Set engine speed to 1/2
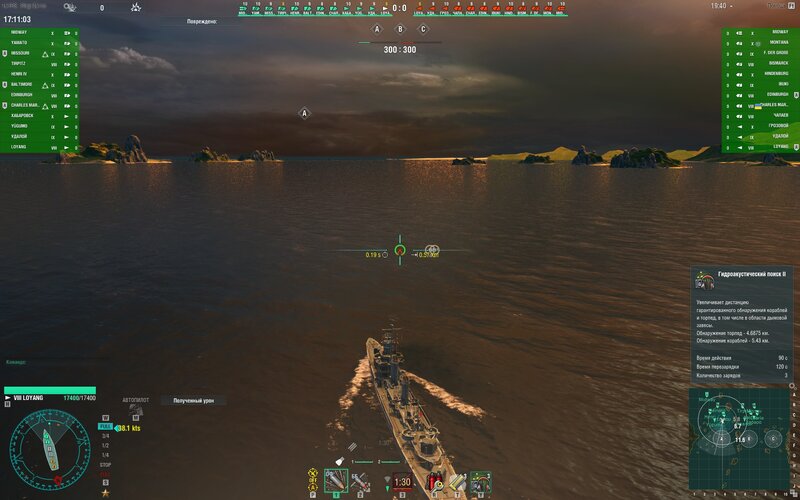The height and width of the screenshot is (500, 800). coord(105,445)
